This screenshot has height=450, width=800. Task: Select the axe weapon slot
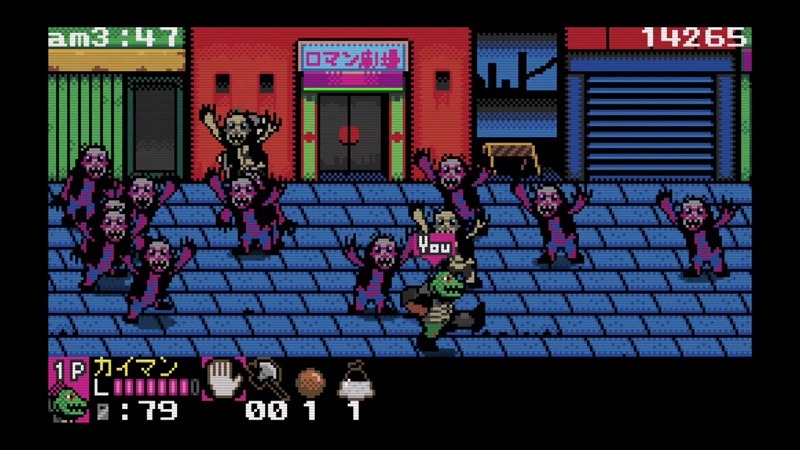coord(266,378)
